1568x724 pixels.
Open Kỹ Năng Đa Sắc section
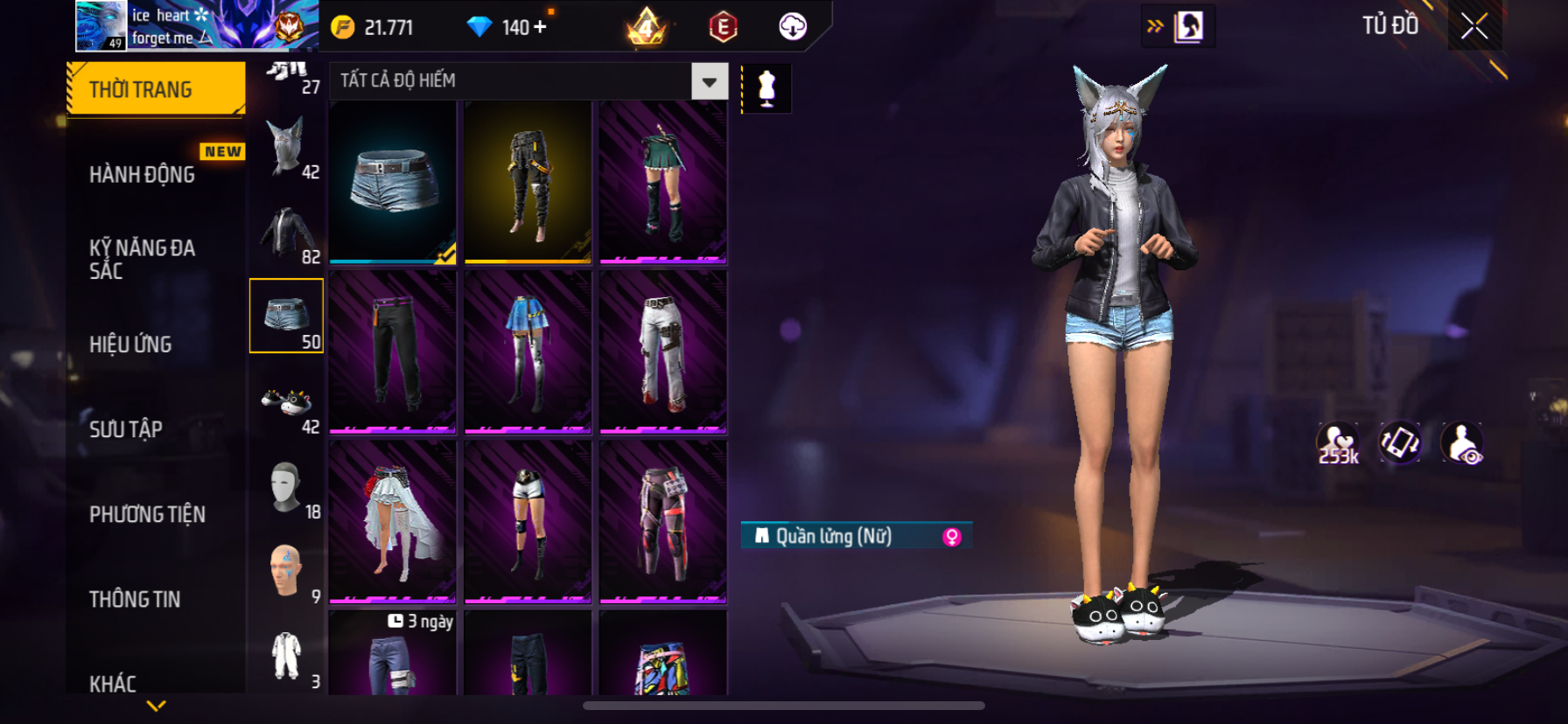(x=143, y=259)
